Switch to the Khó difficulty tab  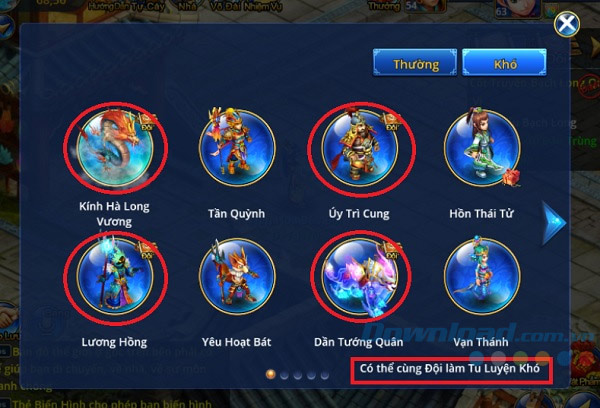click(x=503, y=64)
